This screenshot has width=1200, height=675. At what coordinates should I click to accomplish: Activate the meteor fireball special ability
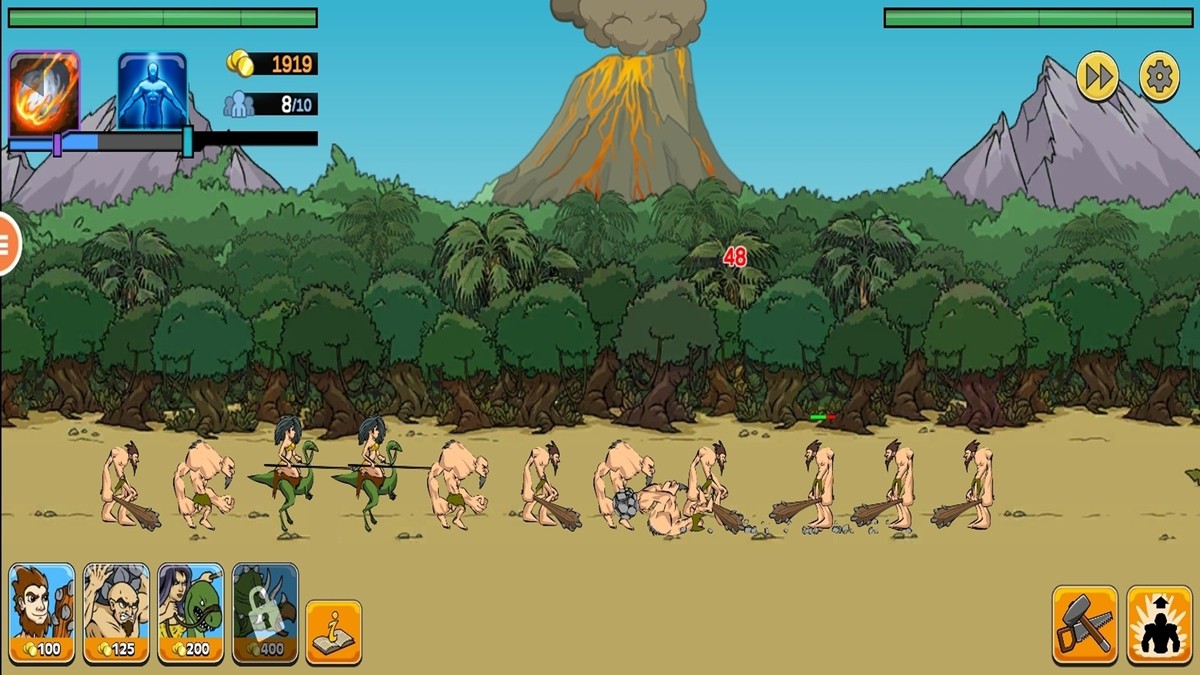pyautogui.click(x=44, y=91)
